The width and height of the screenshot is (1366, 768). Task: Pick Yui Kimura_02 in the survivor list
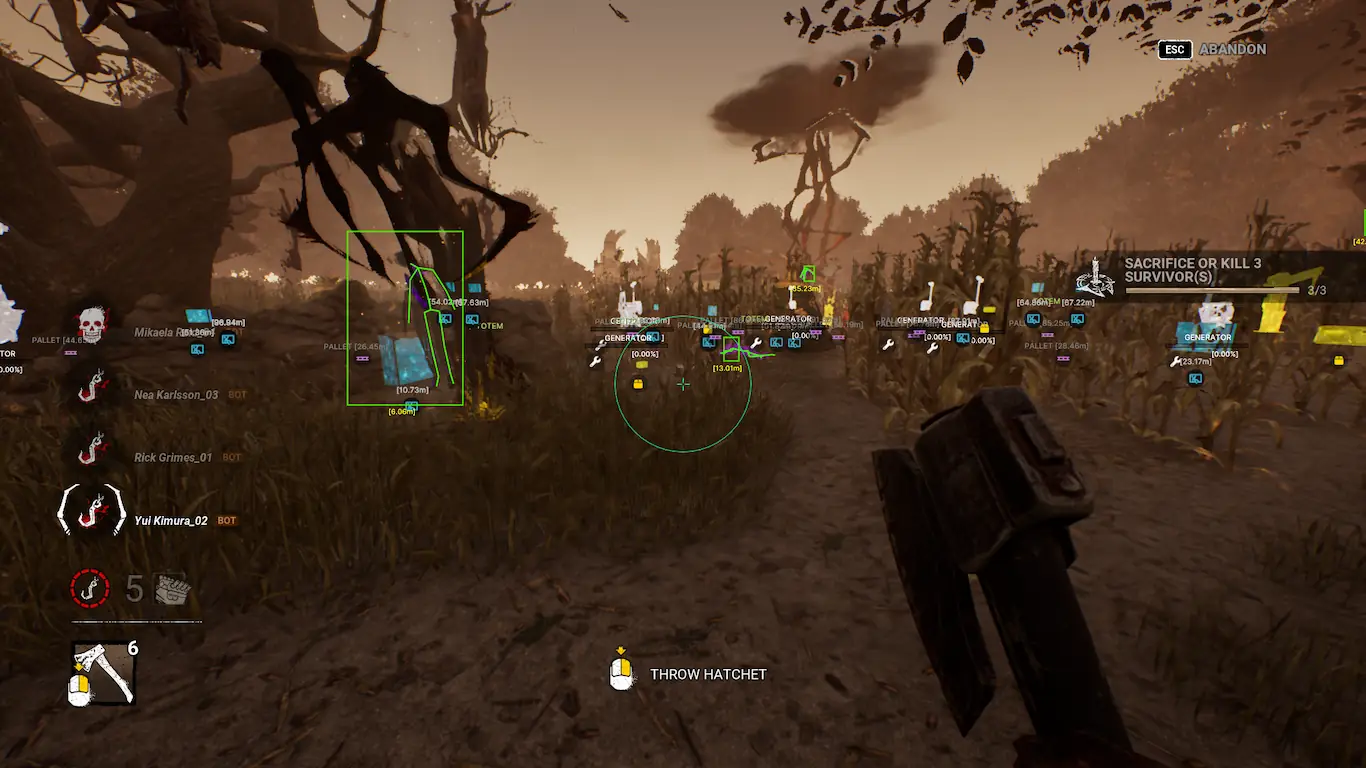pyautogui.click(x=171, y=521)
